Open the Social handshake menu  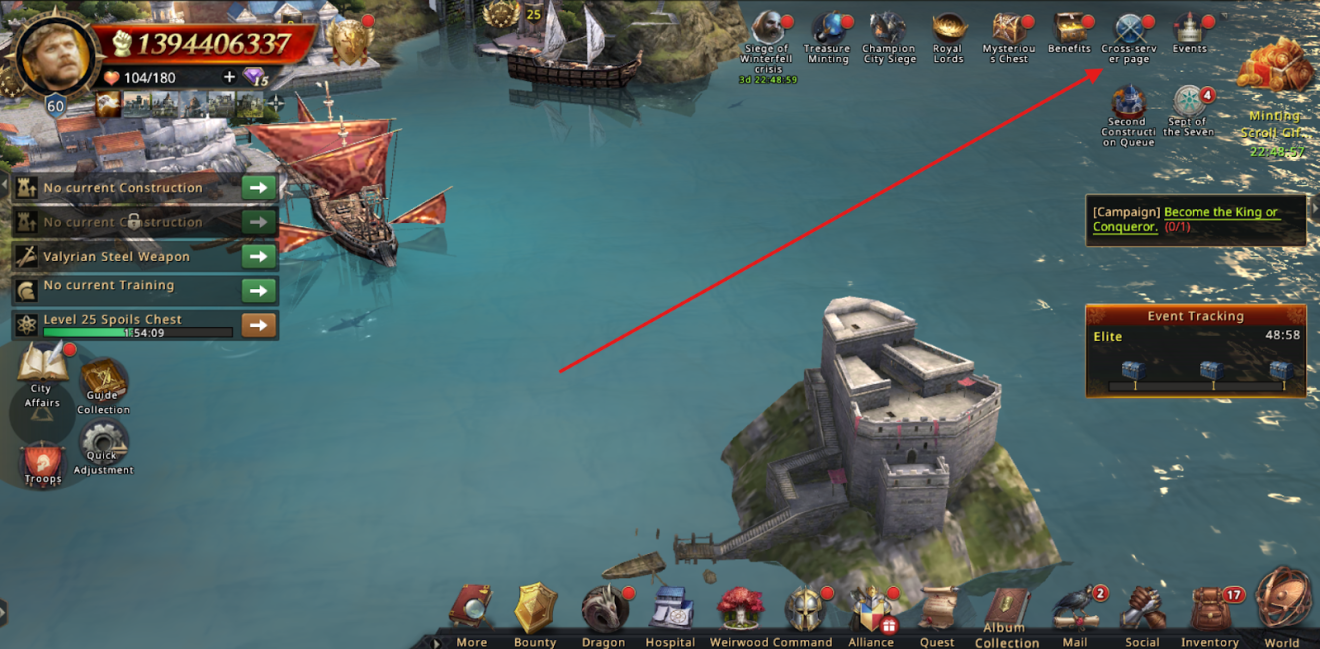pos(1142,608)
